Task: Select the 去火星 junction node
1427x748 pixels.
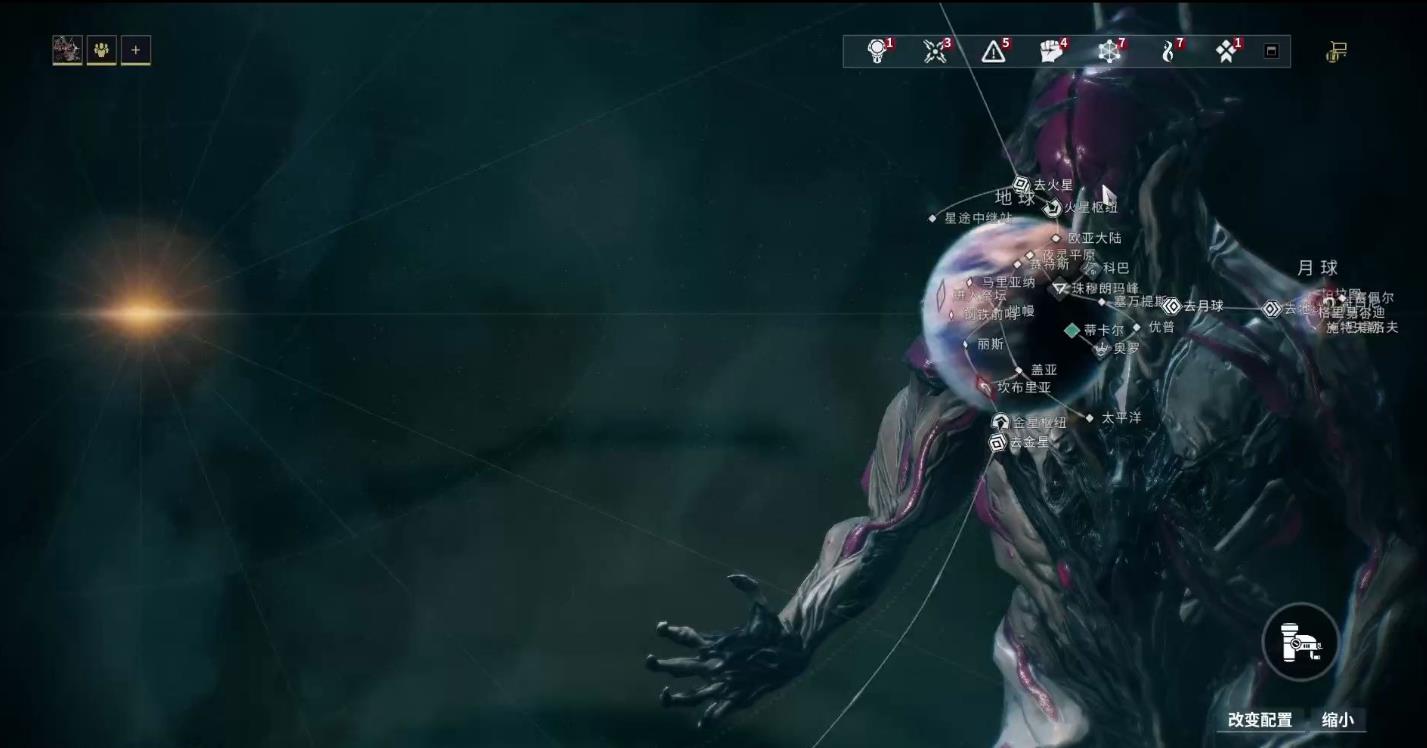Action: pos(1022,185)
